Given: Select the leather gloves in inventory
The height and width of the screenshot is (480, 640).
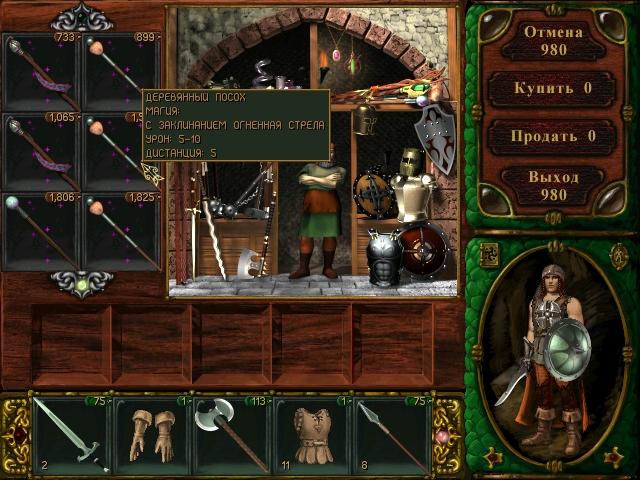Looking at the screenshot, I should click(x=152, y=436).
